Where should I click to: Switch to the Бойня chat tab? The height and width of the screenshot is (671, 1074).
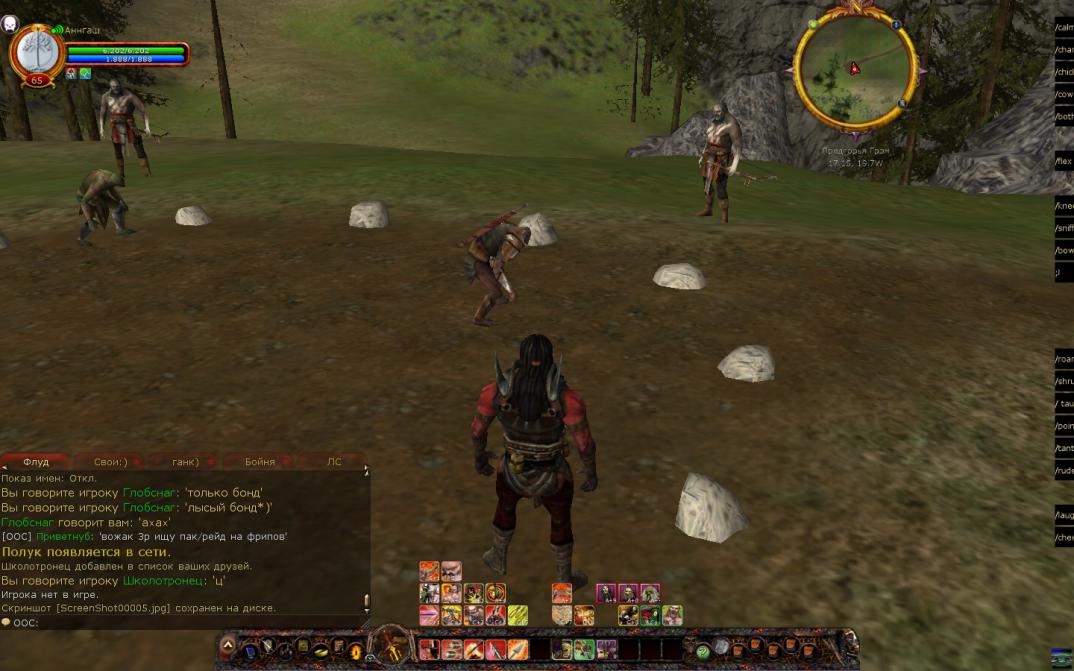coord(260,462)
